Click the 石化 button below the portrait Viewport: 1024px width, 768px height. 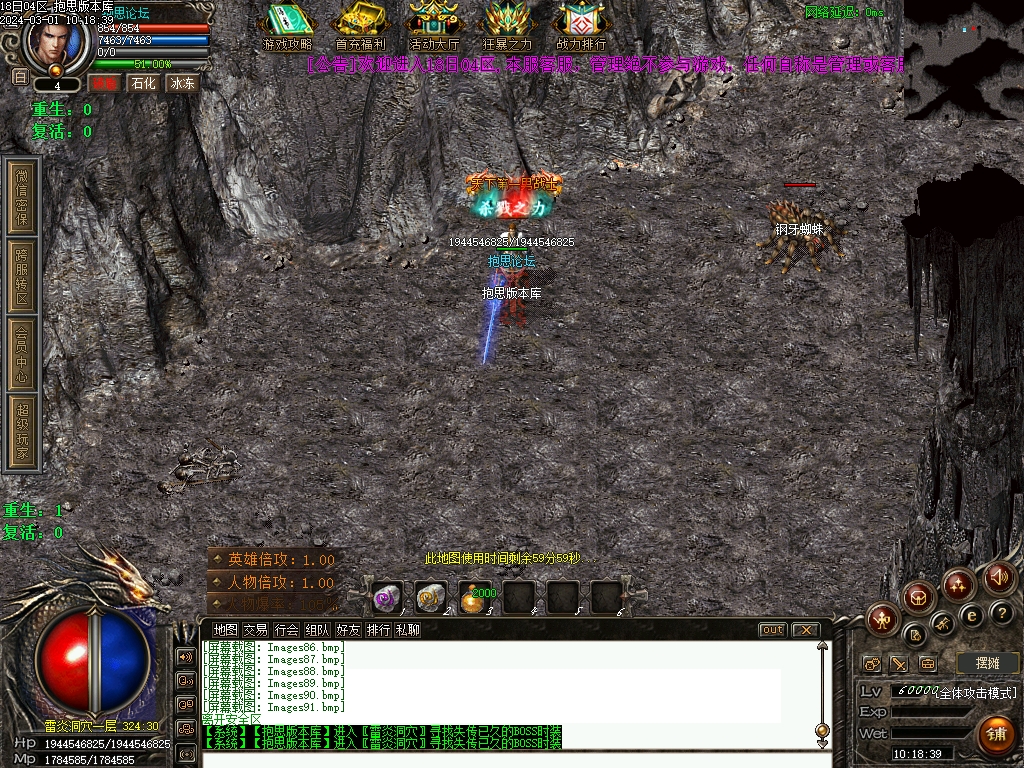[143, 83]
